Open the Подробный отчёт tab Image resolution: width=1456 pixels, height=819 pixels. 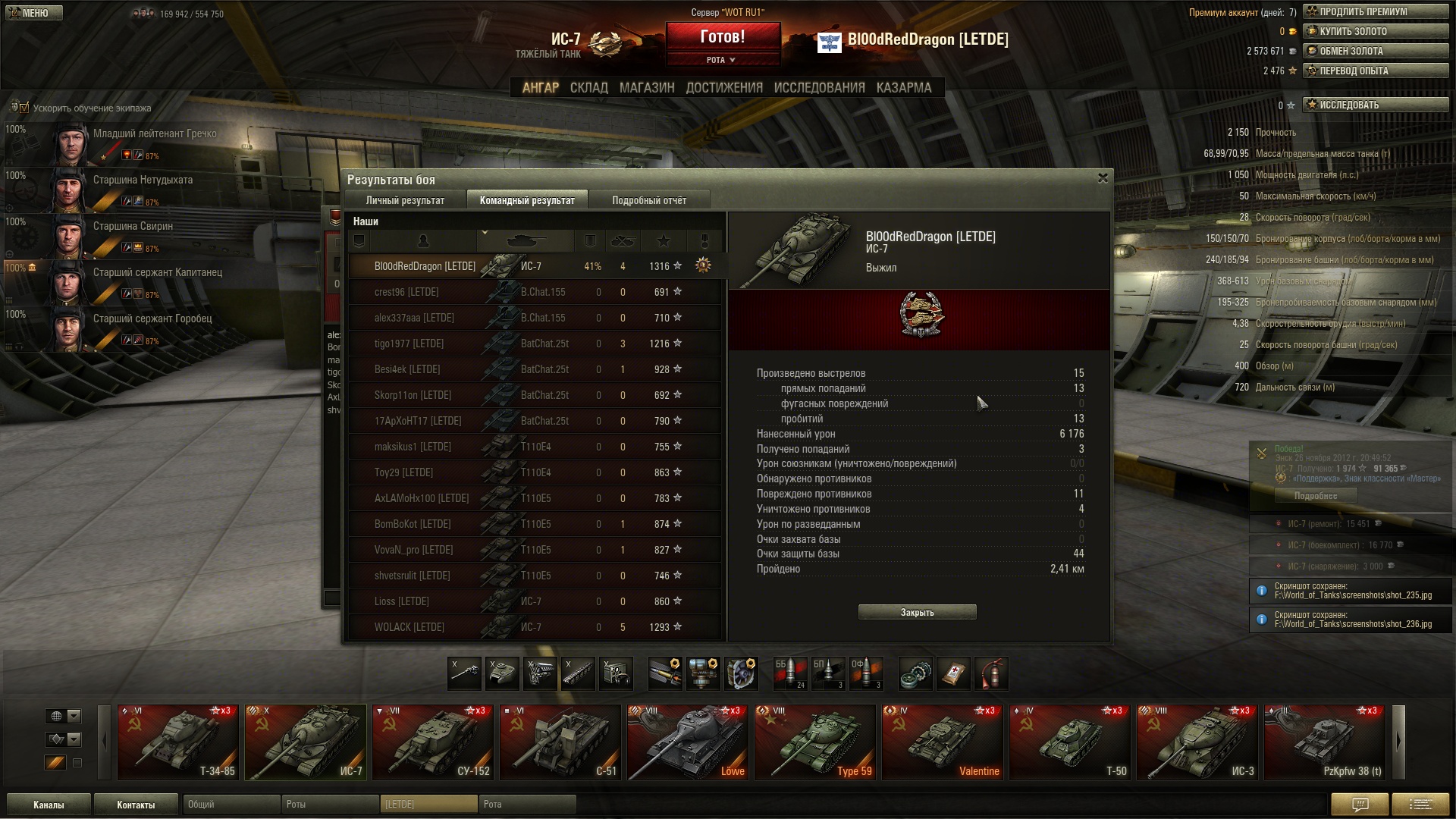pos(649,200)
